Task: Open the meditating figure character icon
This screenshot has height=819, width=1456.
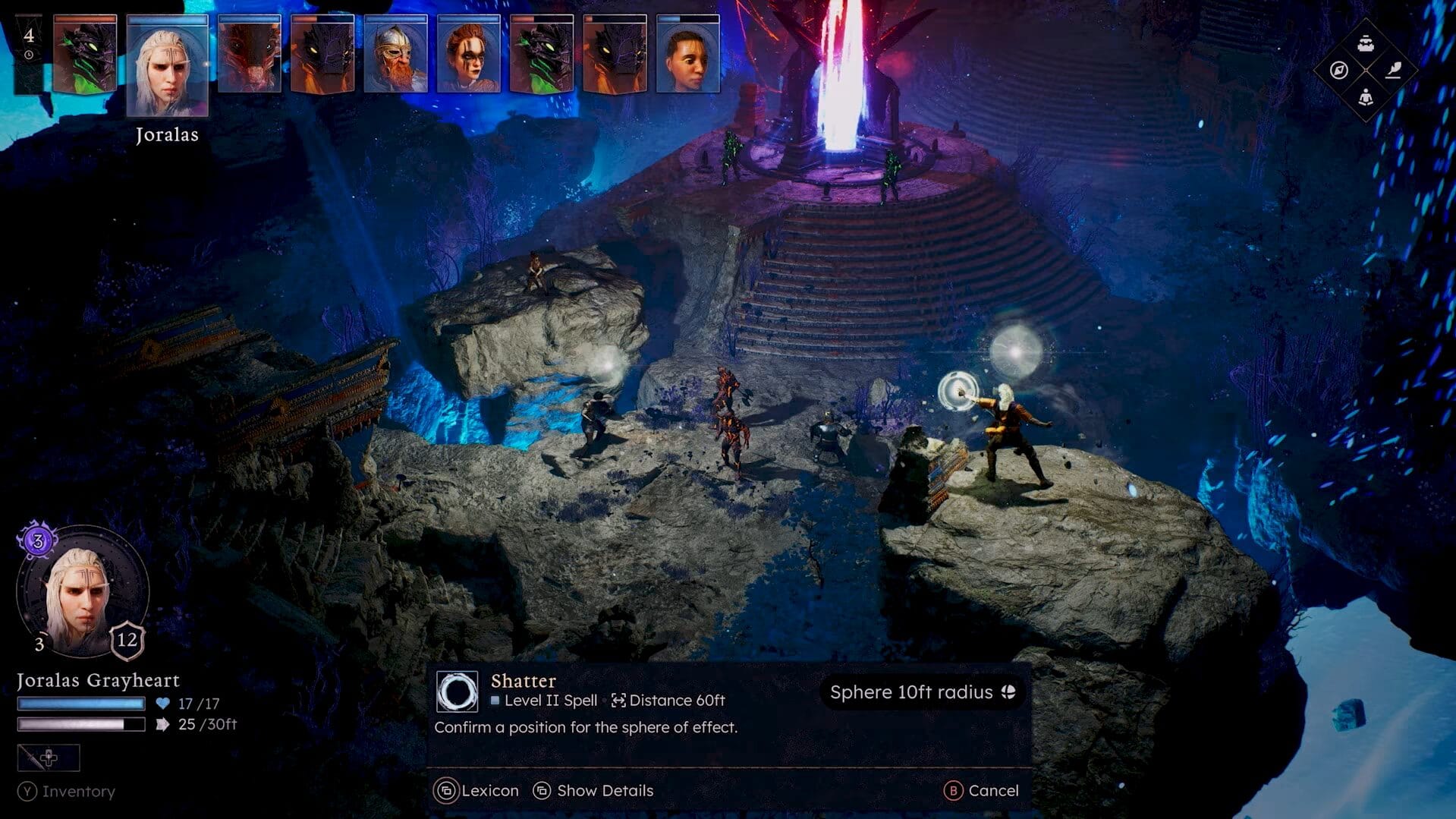Action: pos(1366,97)
